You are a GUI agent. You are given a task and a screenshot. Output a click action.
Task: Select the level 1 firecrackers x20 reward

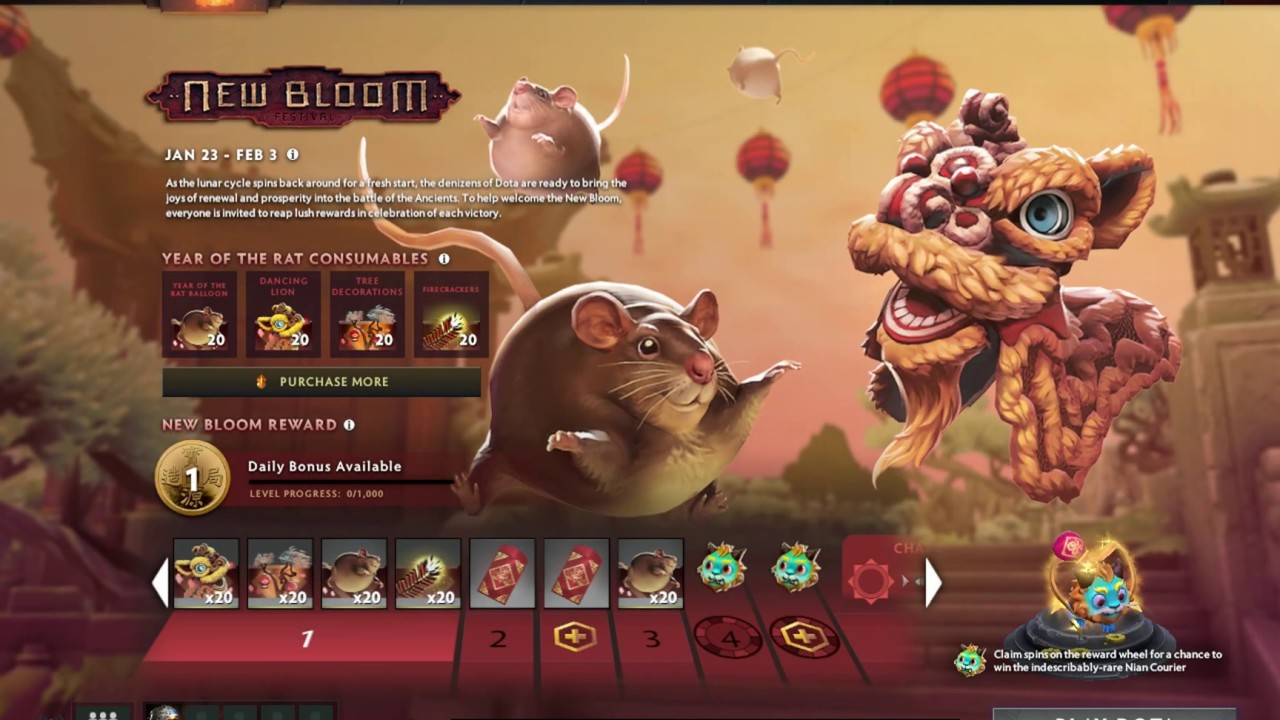[428, 574]
